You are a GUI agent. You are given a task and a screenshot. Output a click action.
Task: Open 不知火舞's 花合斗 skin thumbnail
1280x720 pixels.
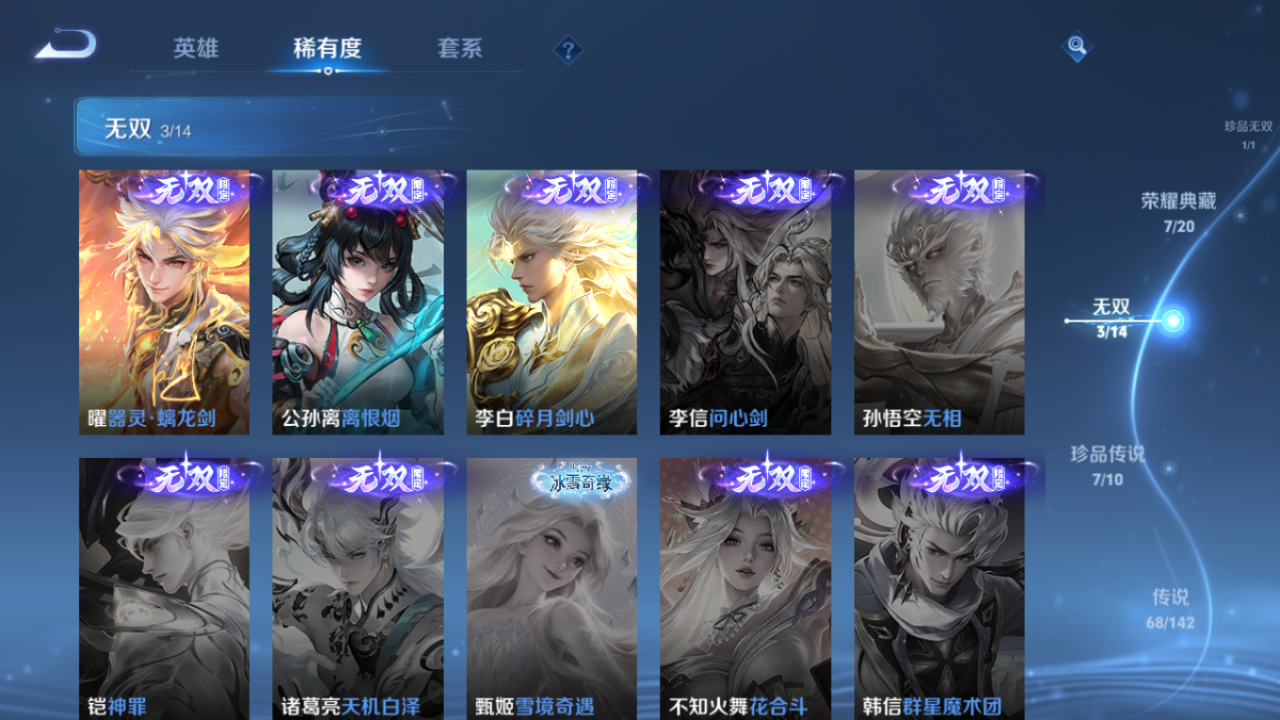[747, 590]
